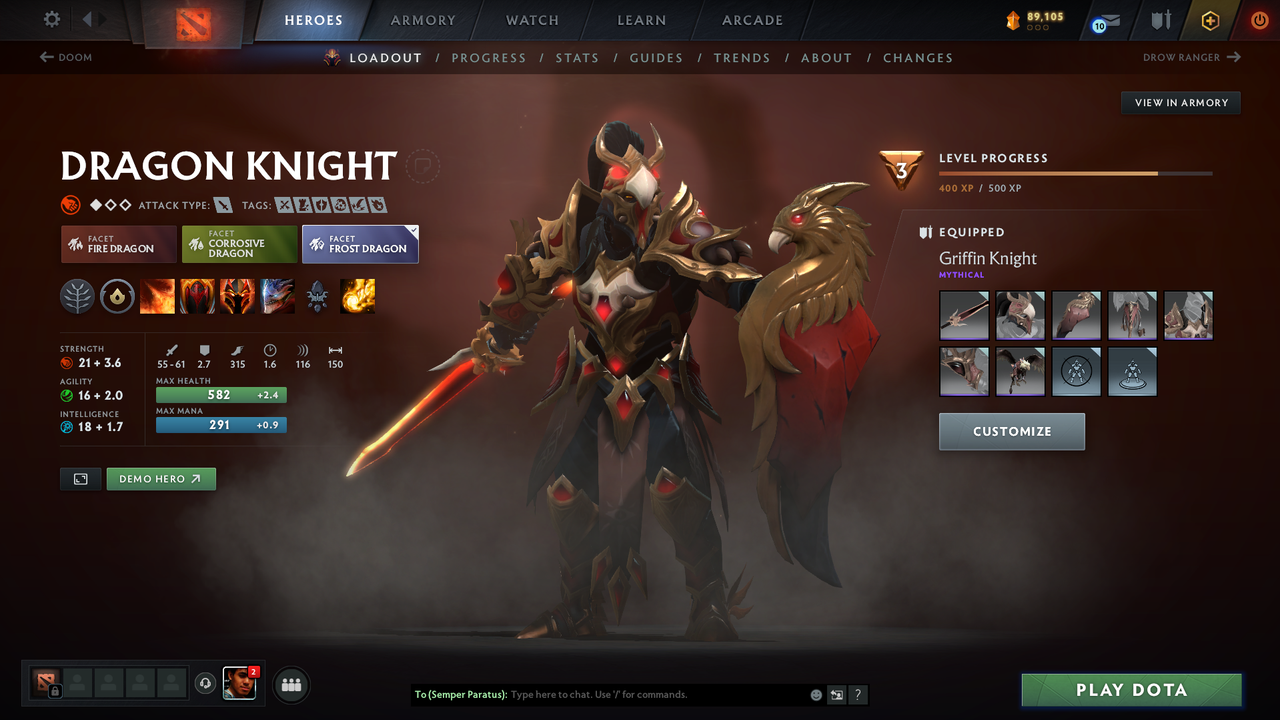Switch to the GUIDES tab
This screenshot has width=1280, height=720.
pyautogui.click(x=656, y=57)
